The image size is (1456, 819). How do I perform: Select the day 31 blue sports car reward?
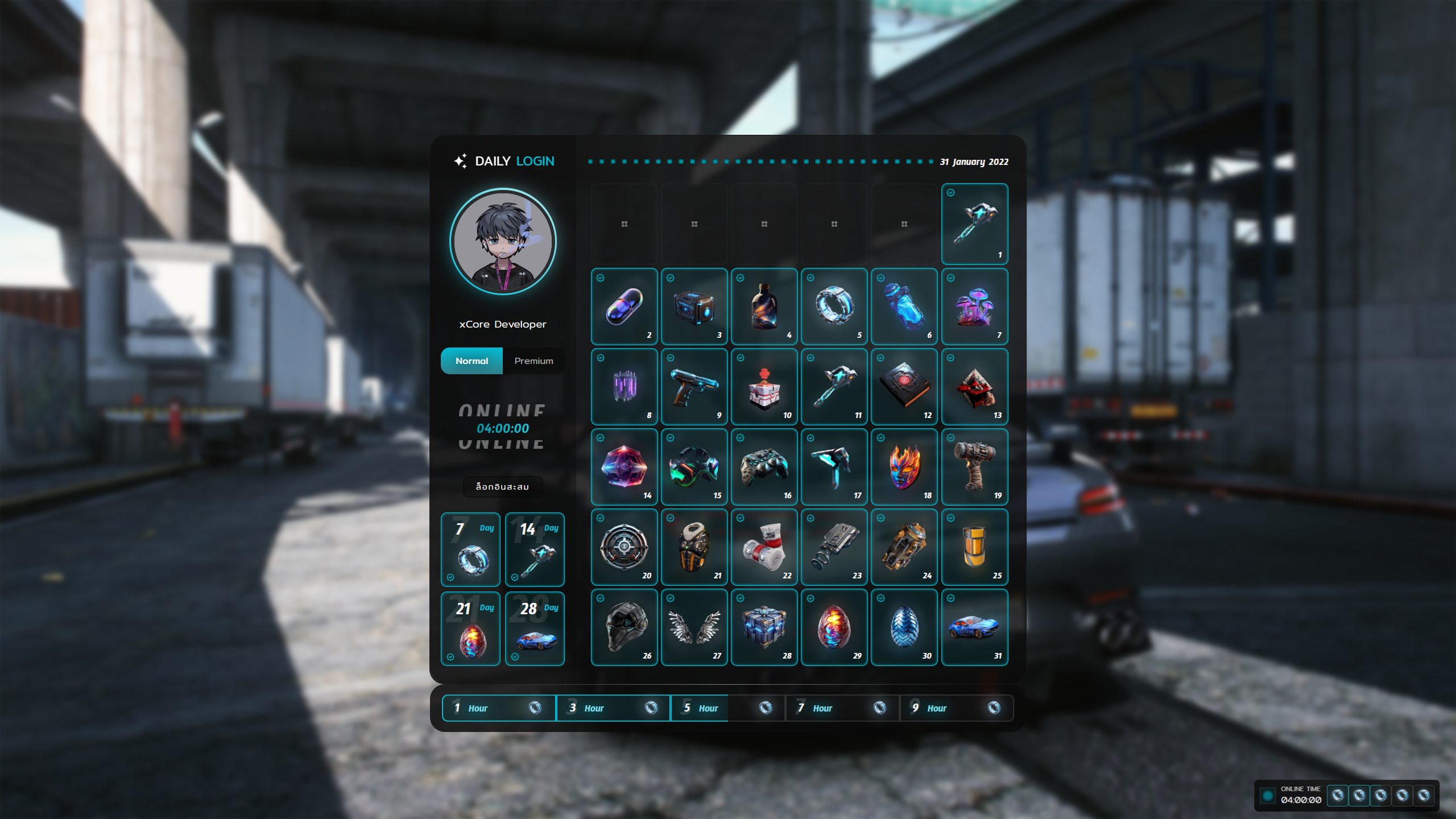(x=974, y=627)
